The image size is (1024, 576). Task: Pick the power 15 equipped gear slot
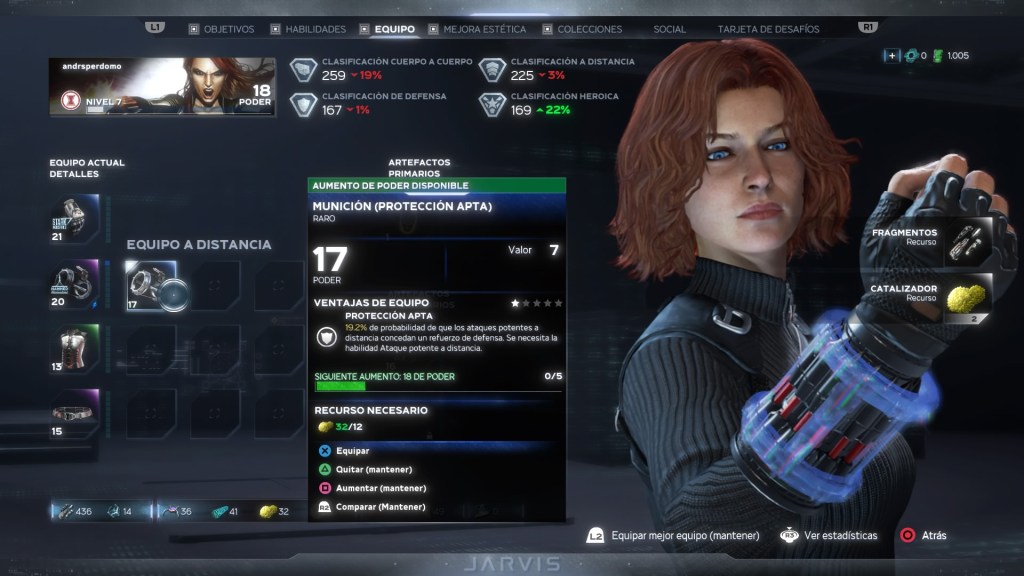click(75, 413)
